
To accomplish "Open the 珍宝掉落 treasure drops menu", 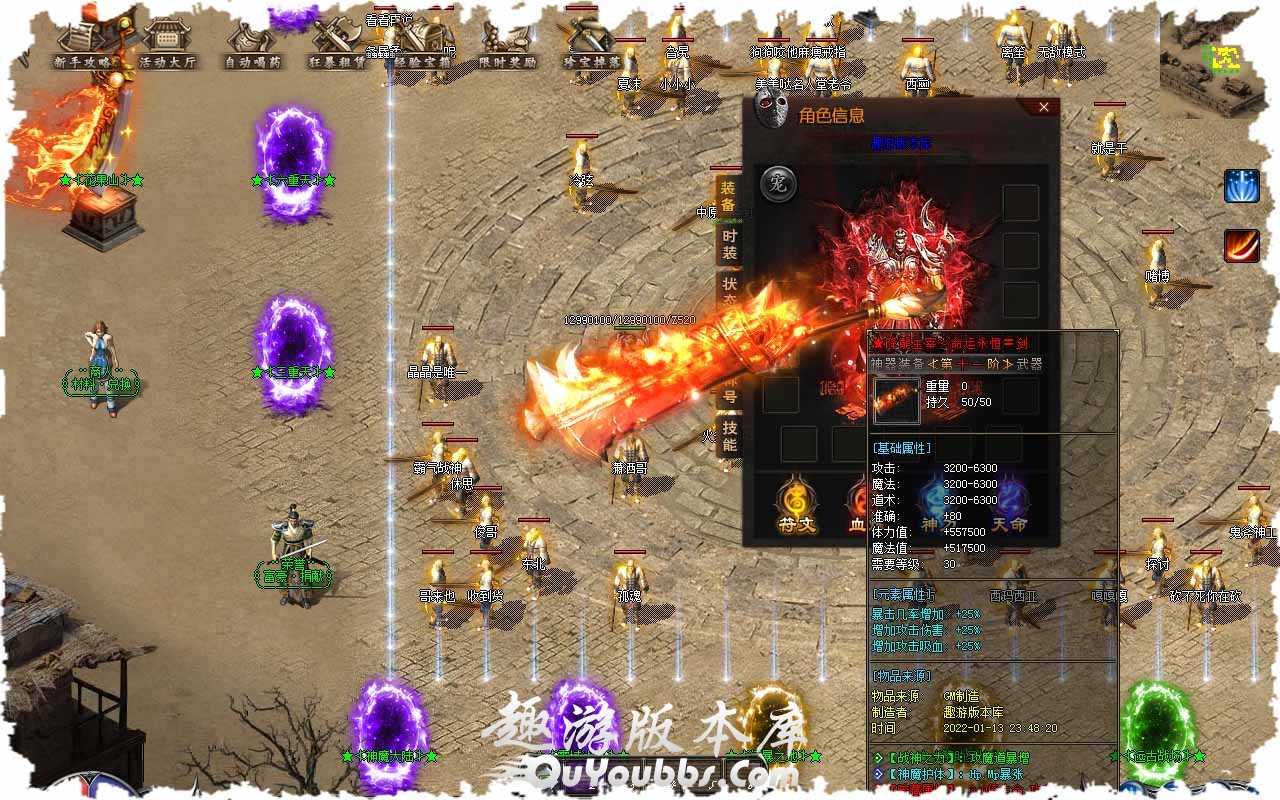I will click(x=593, y=46).
